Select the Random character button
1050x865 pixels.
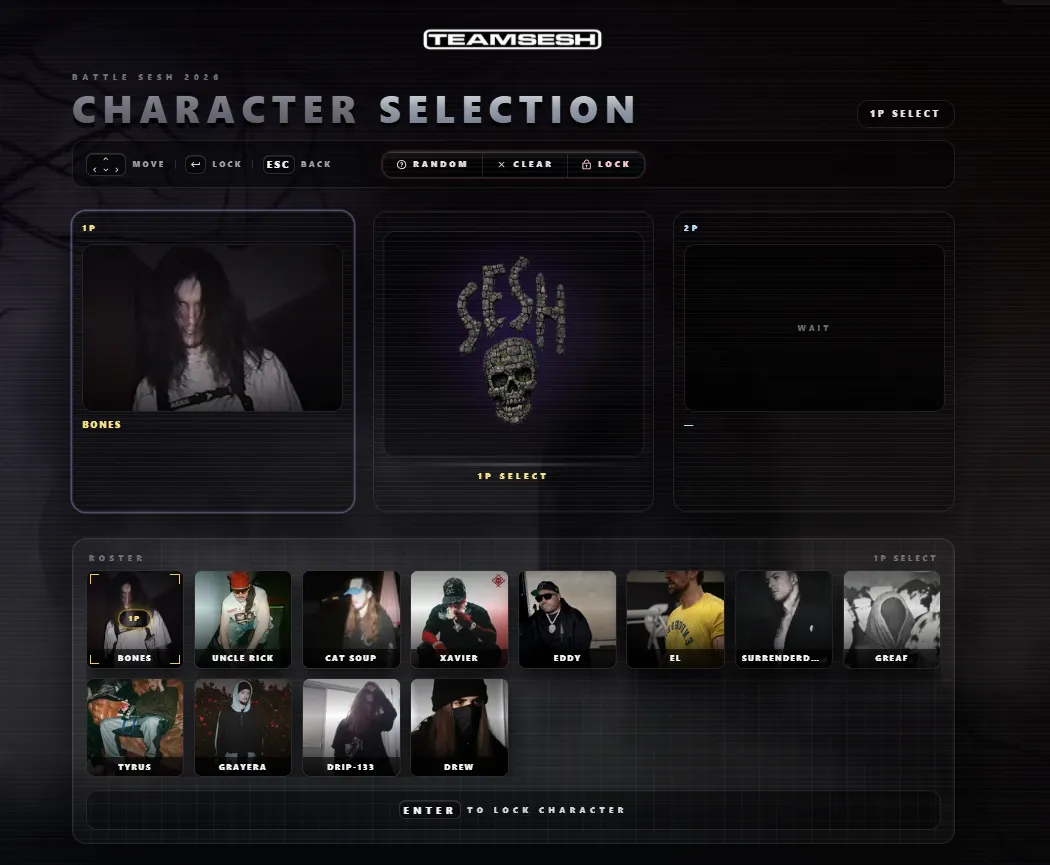point(432,164)
